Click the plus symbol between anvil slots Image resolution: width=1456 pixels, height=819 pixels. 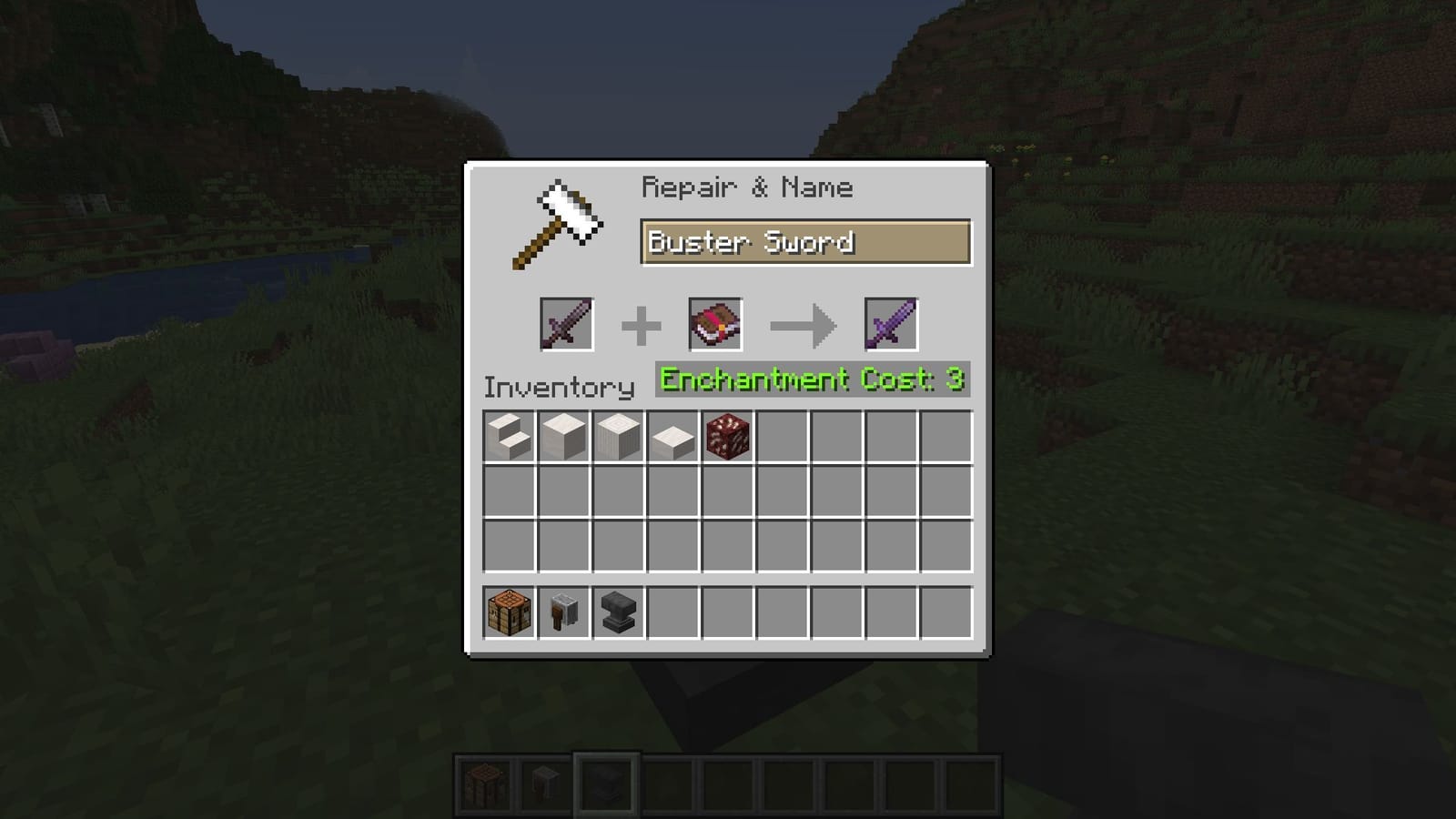click(x=642, y=325)
